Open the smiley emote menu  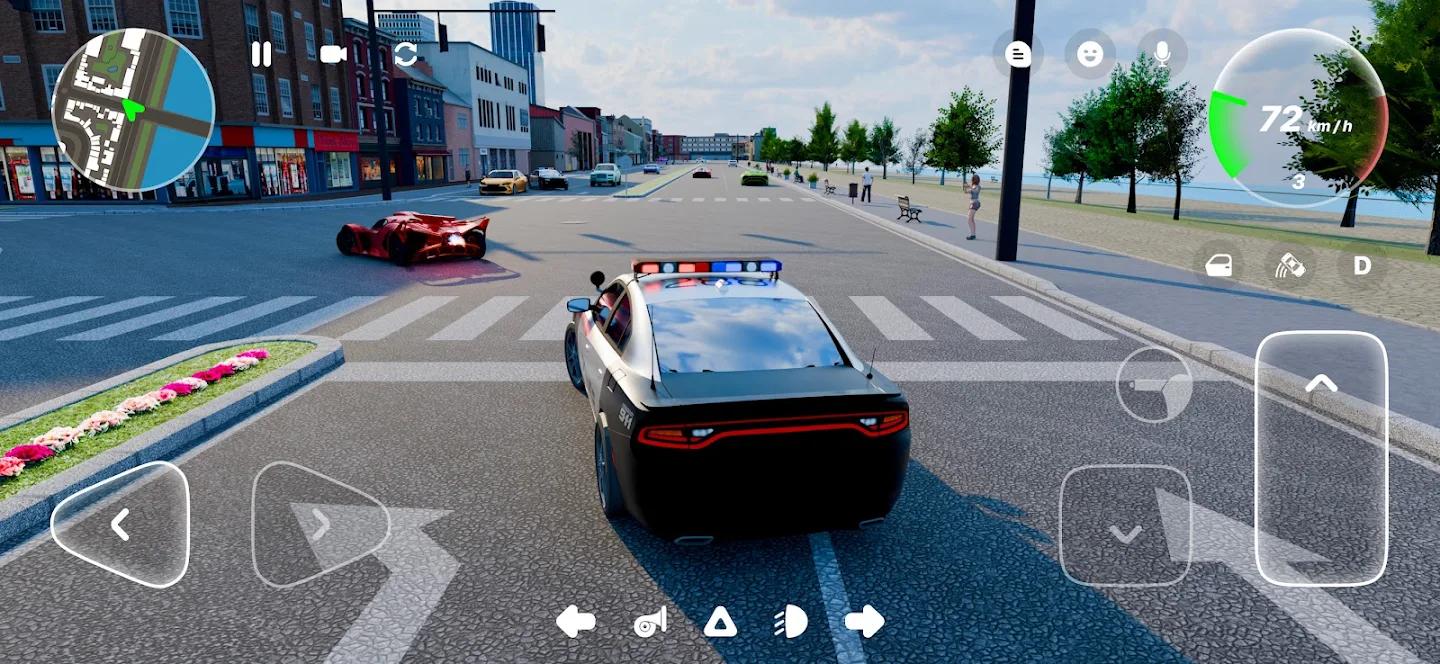[1090, 54]
